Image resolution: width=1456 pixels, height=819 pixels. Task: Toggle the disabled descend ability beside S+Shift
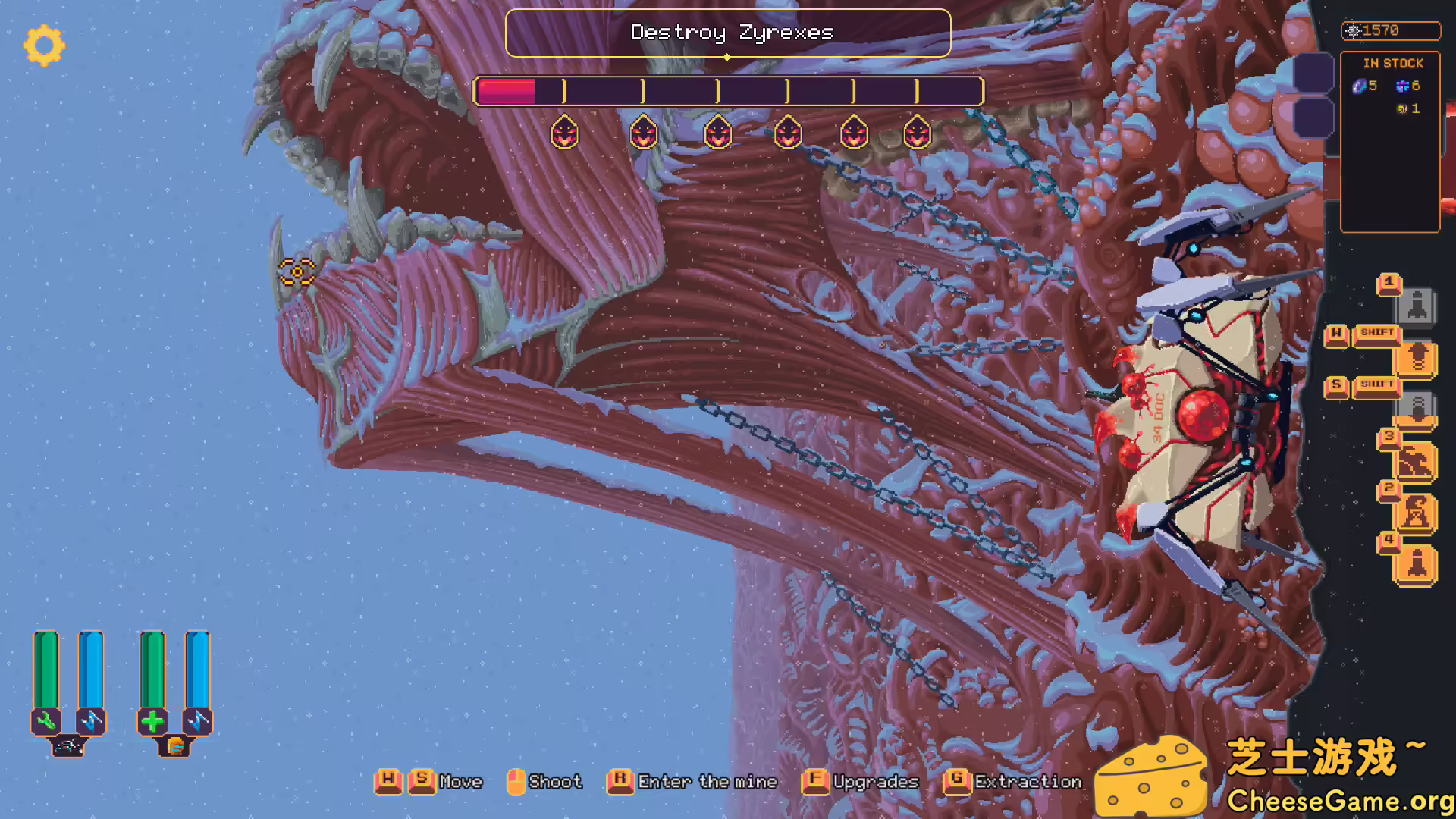click(1415, 407)
